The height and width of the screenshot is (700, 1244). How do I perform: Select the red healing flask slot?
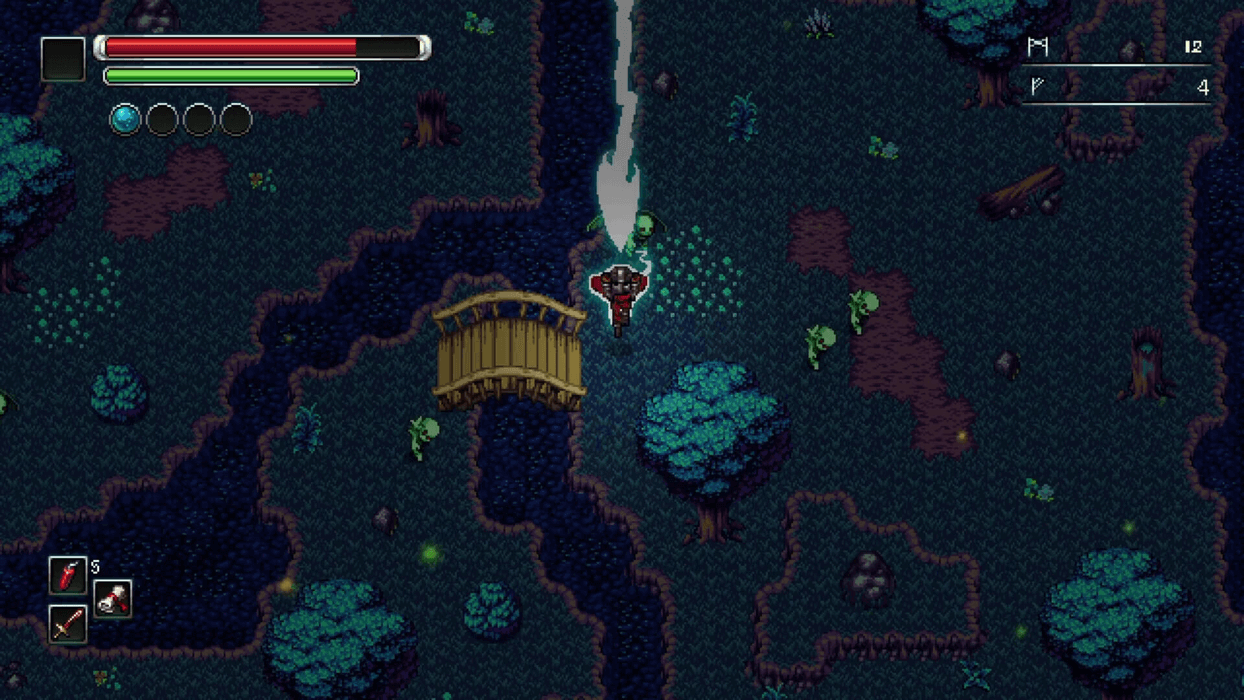pyautogui.click(x=68, y=575)
